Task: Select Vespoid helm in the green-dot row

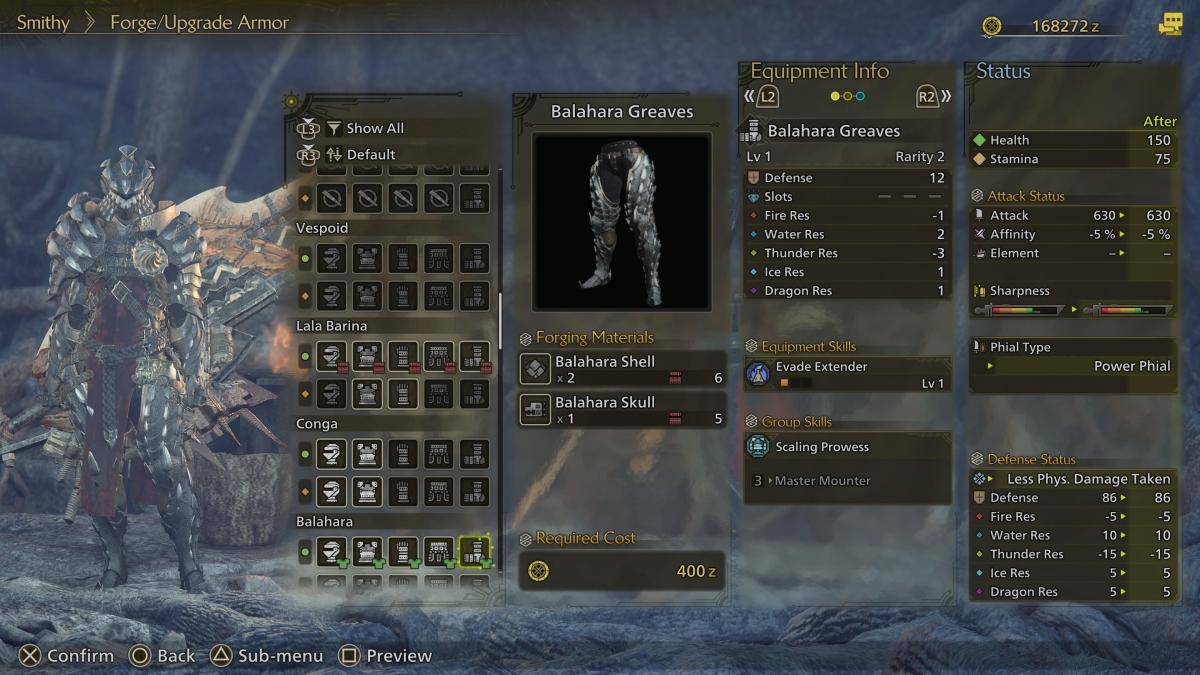Action: click(332, 258)
